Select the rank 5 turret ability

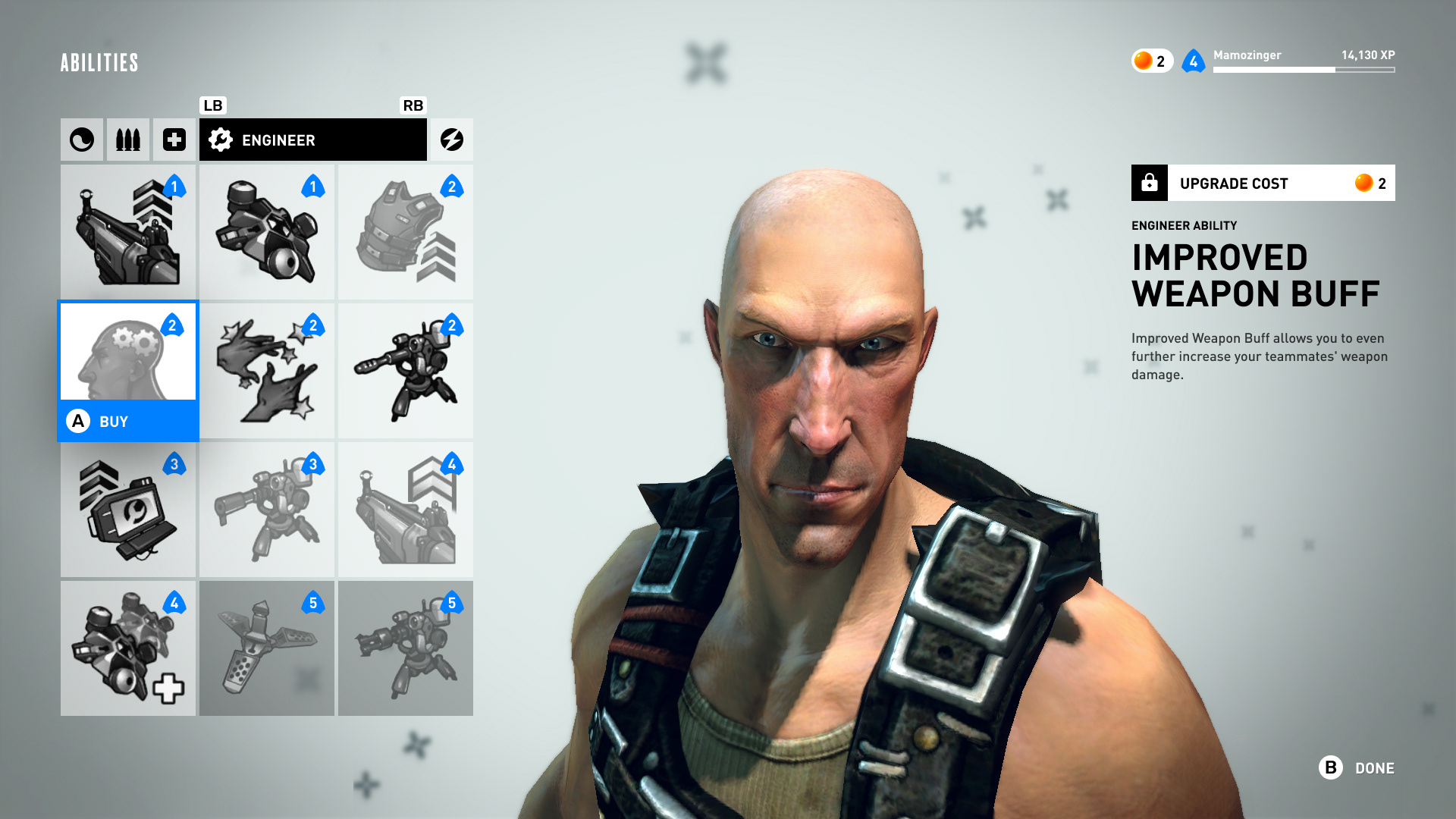coord(405,648)
